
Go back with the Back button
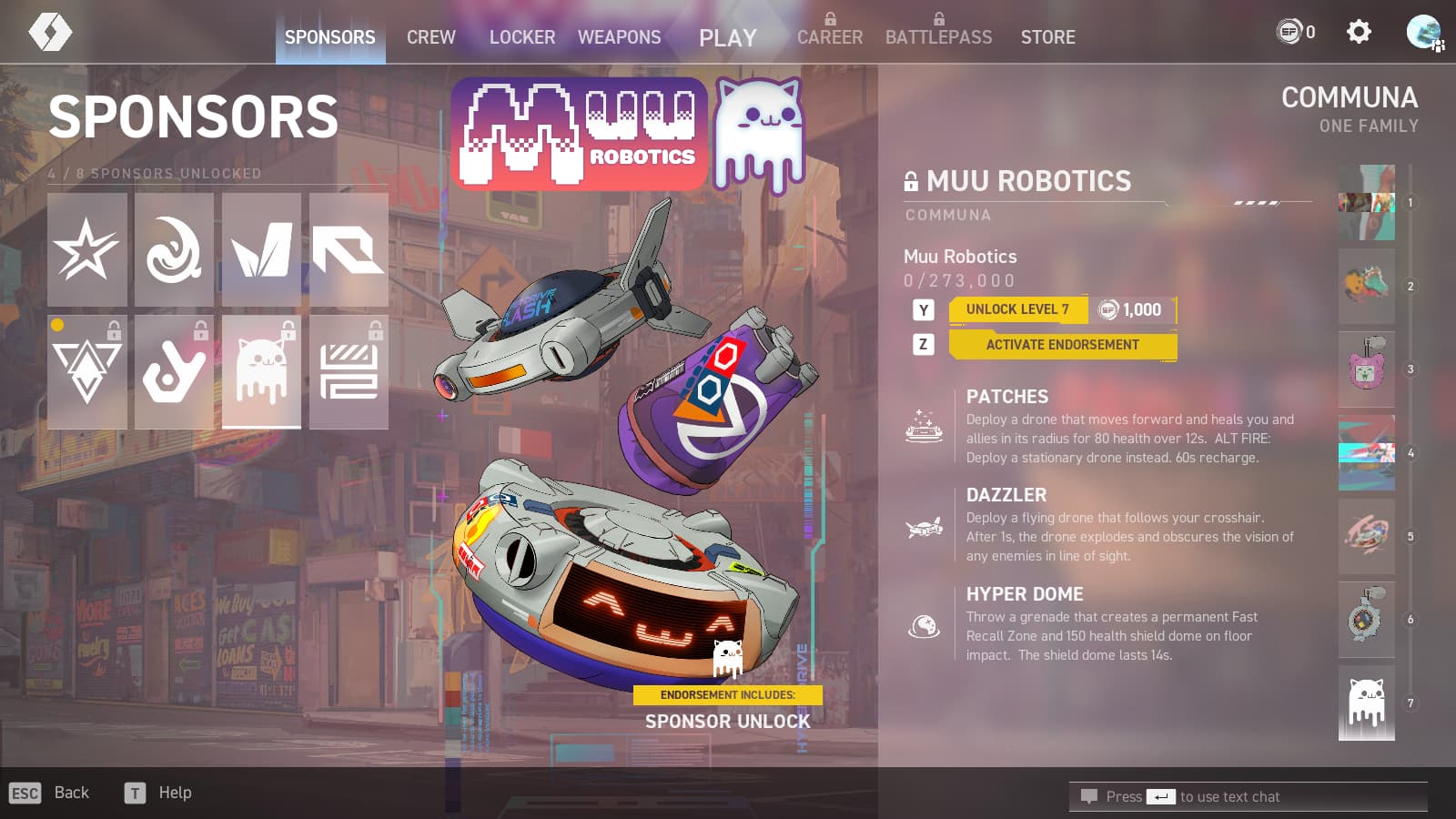click(x=71, y=793)
